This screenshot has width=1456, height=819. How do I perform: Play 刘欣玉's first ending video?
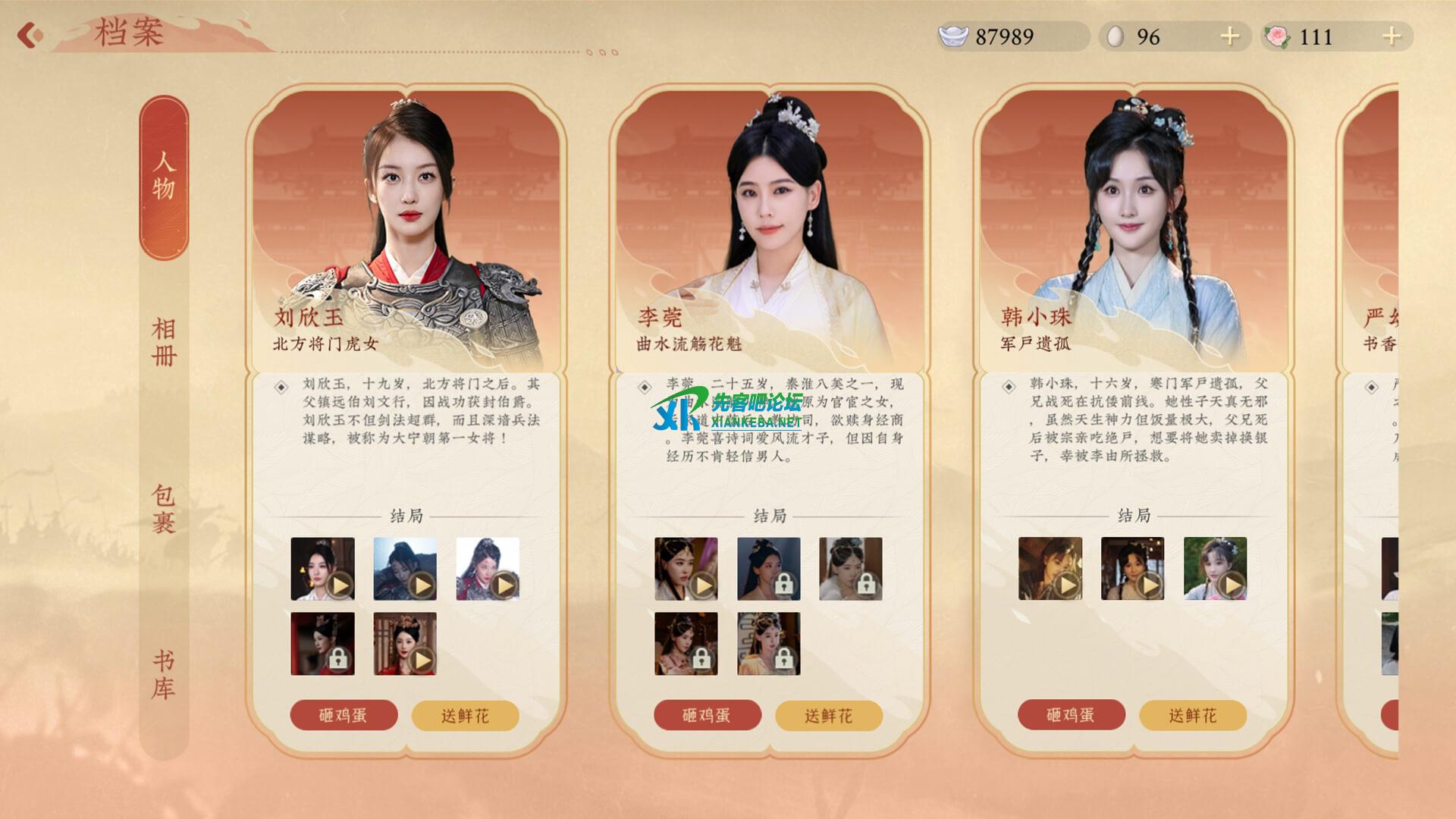(x=322, y=569)
